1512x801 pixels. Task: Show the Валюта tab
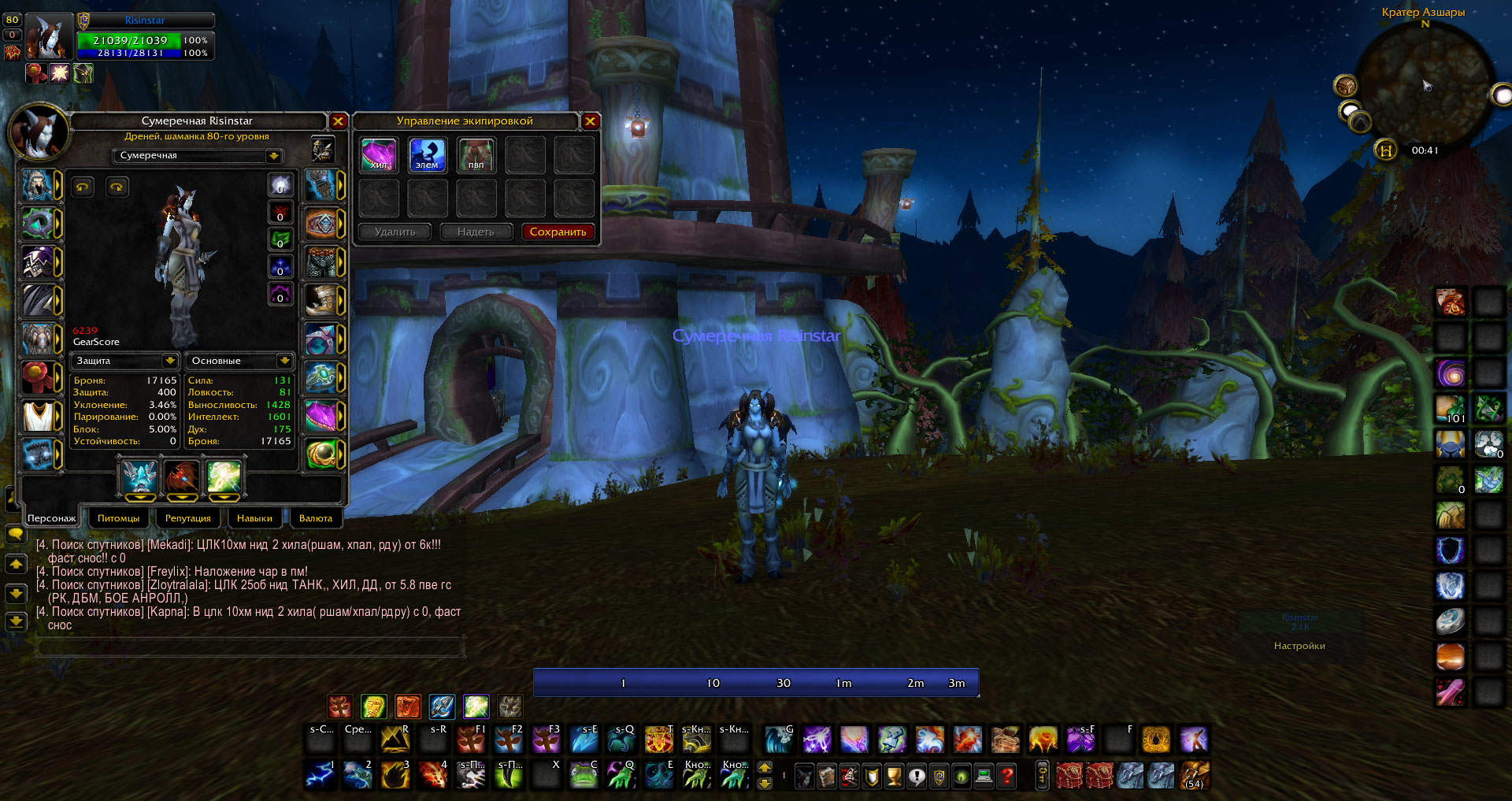[x=316, y=518]
